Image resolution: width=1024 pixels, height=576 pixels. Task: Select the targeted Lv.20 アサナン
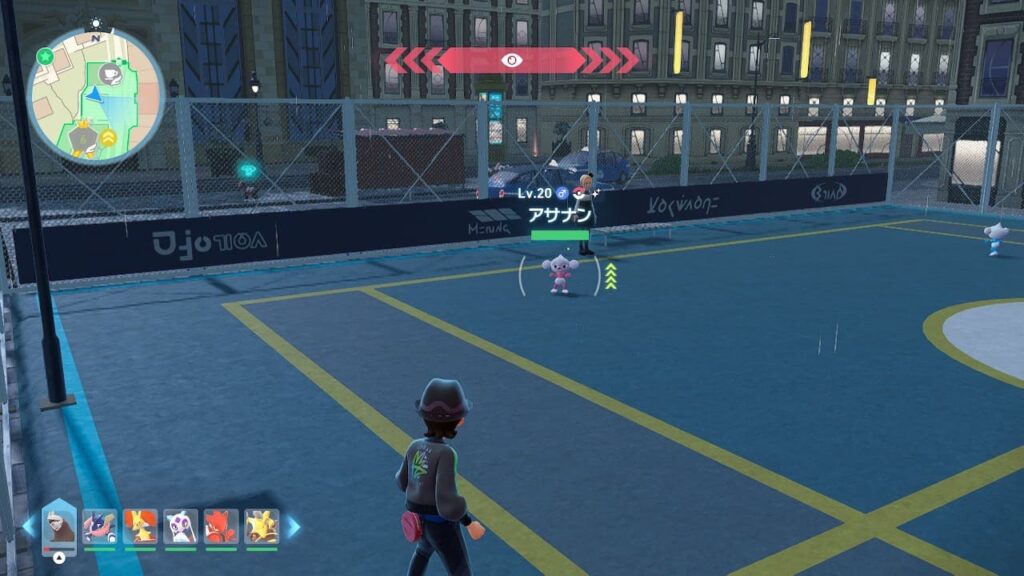560,274
